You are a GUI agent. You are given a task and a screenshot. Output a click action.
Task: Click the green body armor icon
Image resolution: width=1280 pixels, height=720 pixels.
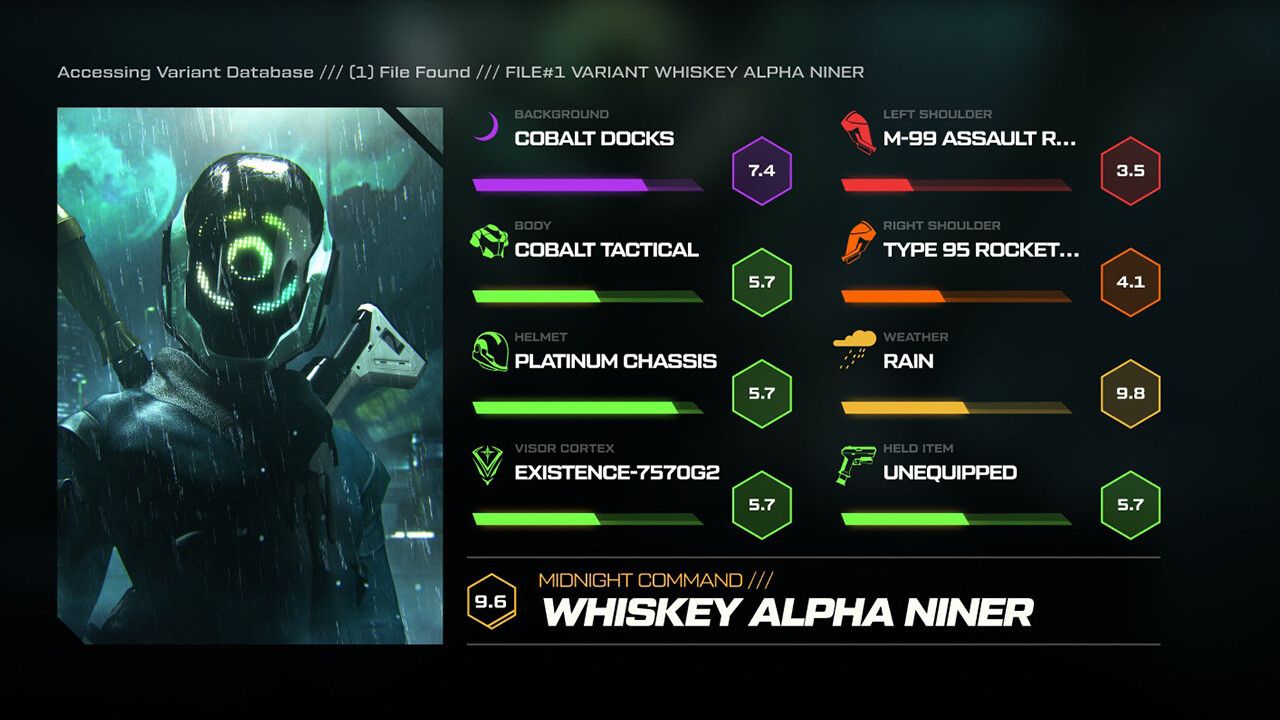(488, 241)
